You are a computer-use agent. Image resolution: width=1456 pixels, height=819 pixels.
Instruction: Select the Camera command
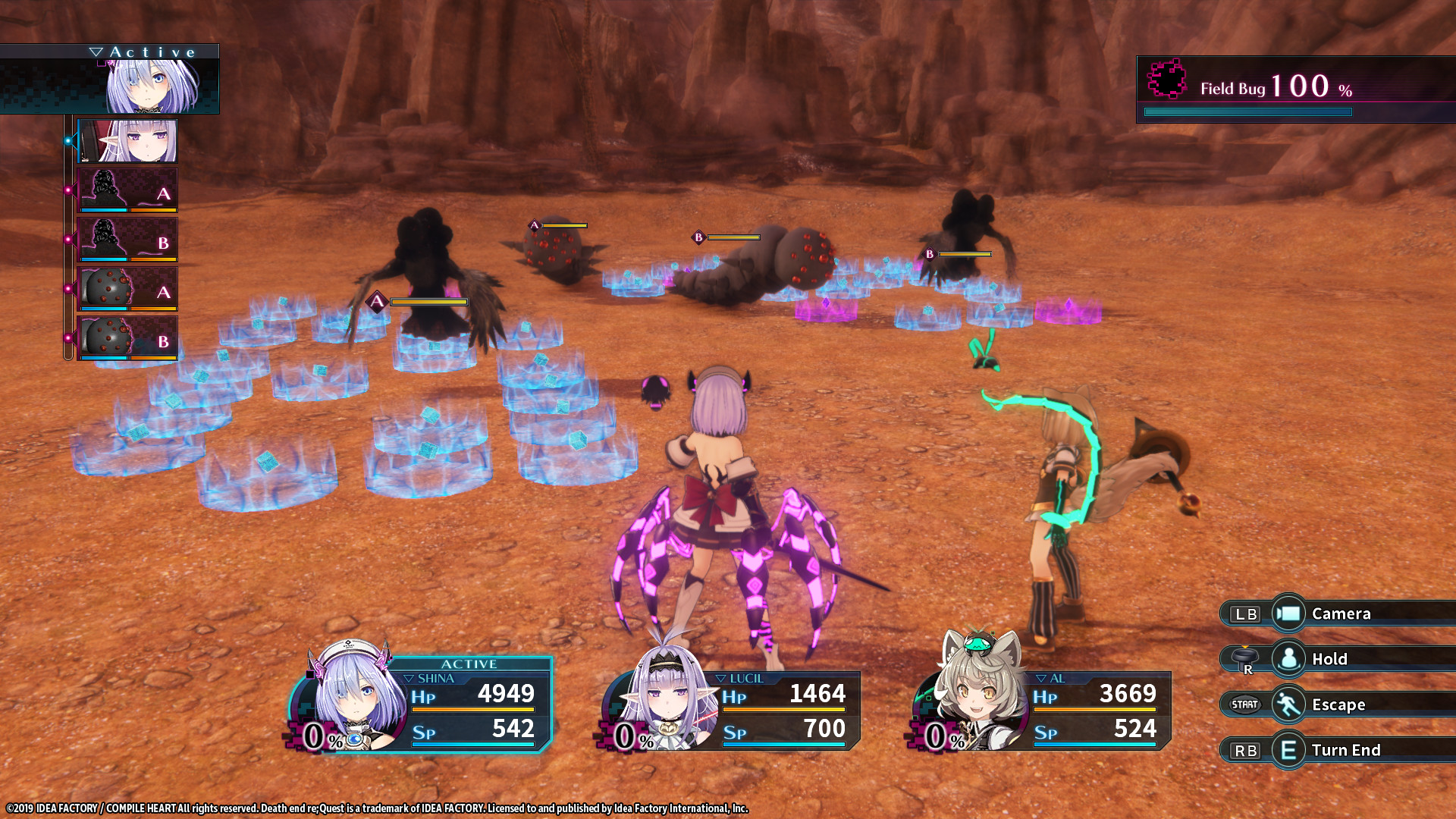click(1339, 613)
